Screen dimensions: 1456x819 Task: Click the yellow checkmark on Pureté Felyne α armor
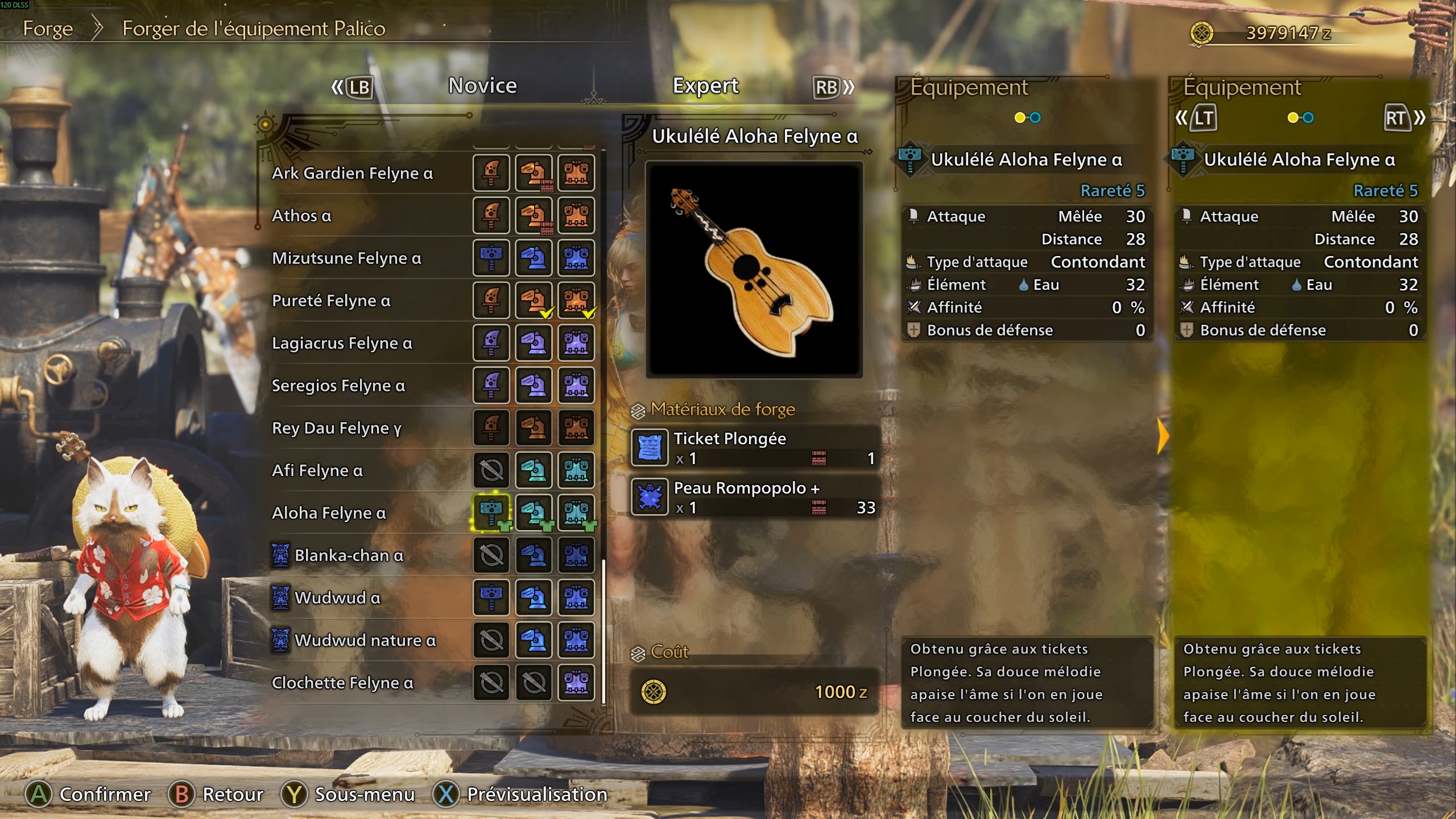pos(548,313)
